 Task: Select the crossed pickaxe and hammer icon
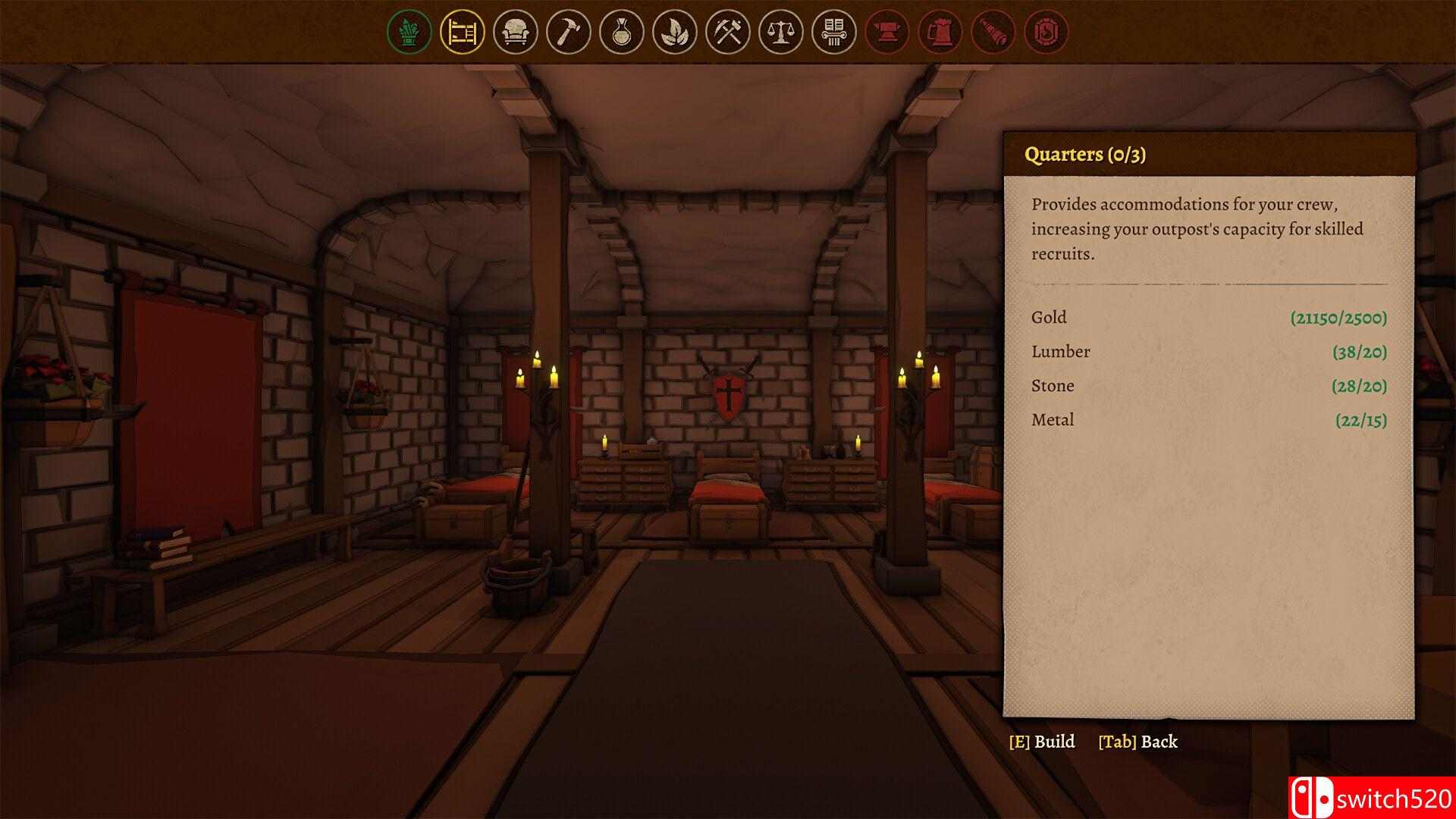click(x=727, y=32)
